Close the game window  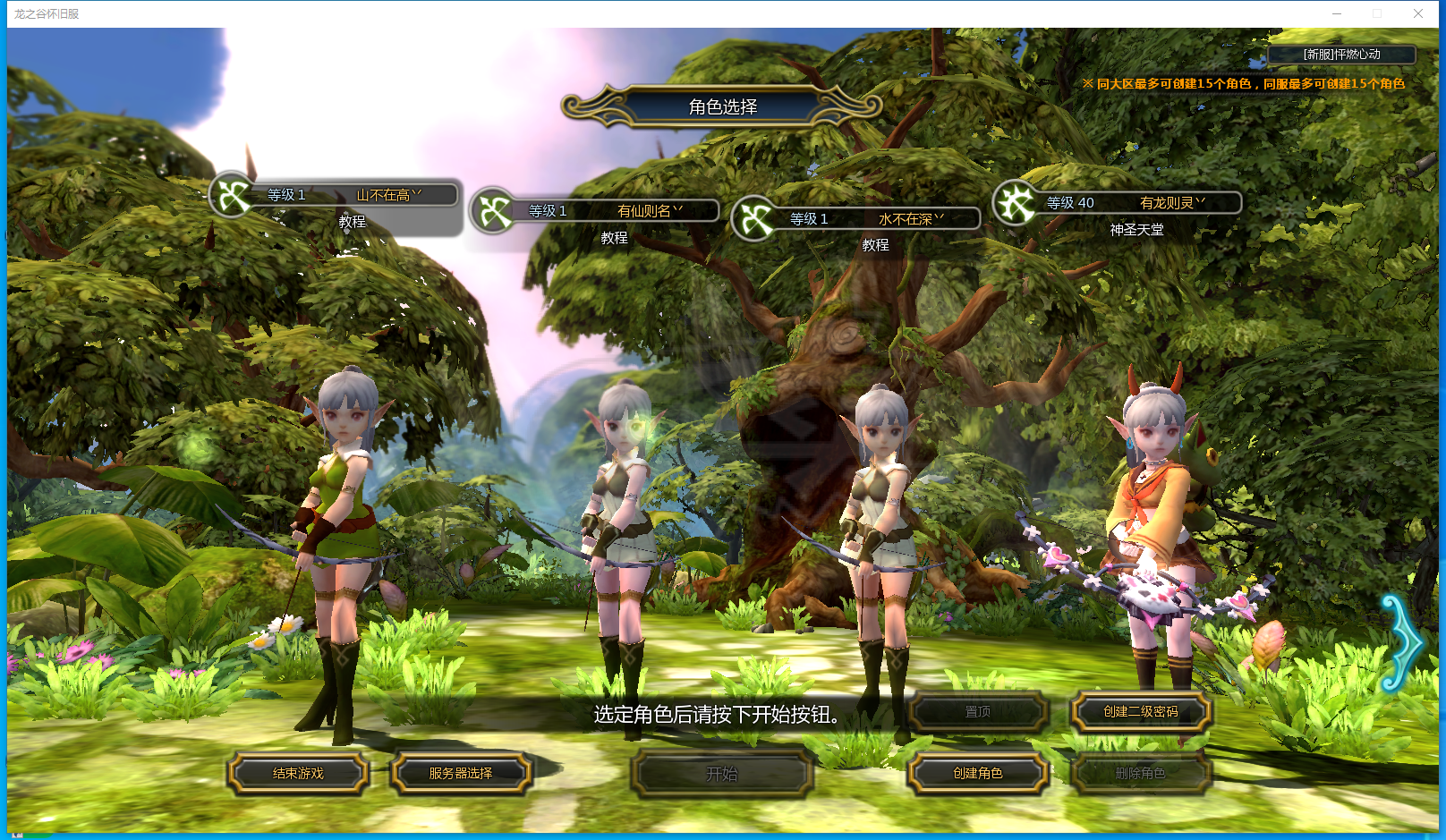click(x=1418, y=13)
